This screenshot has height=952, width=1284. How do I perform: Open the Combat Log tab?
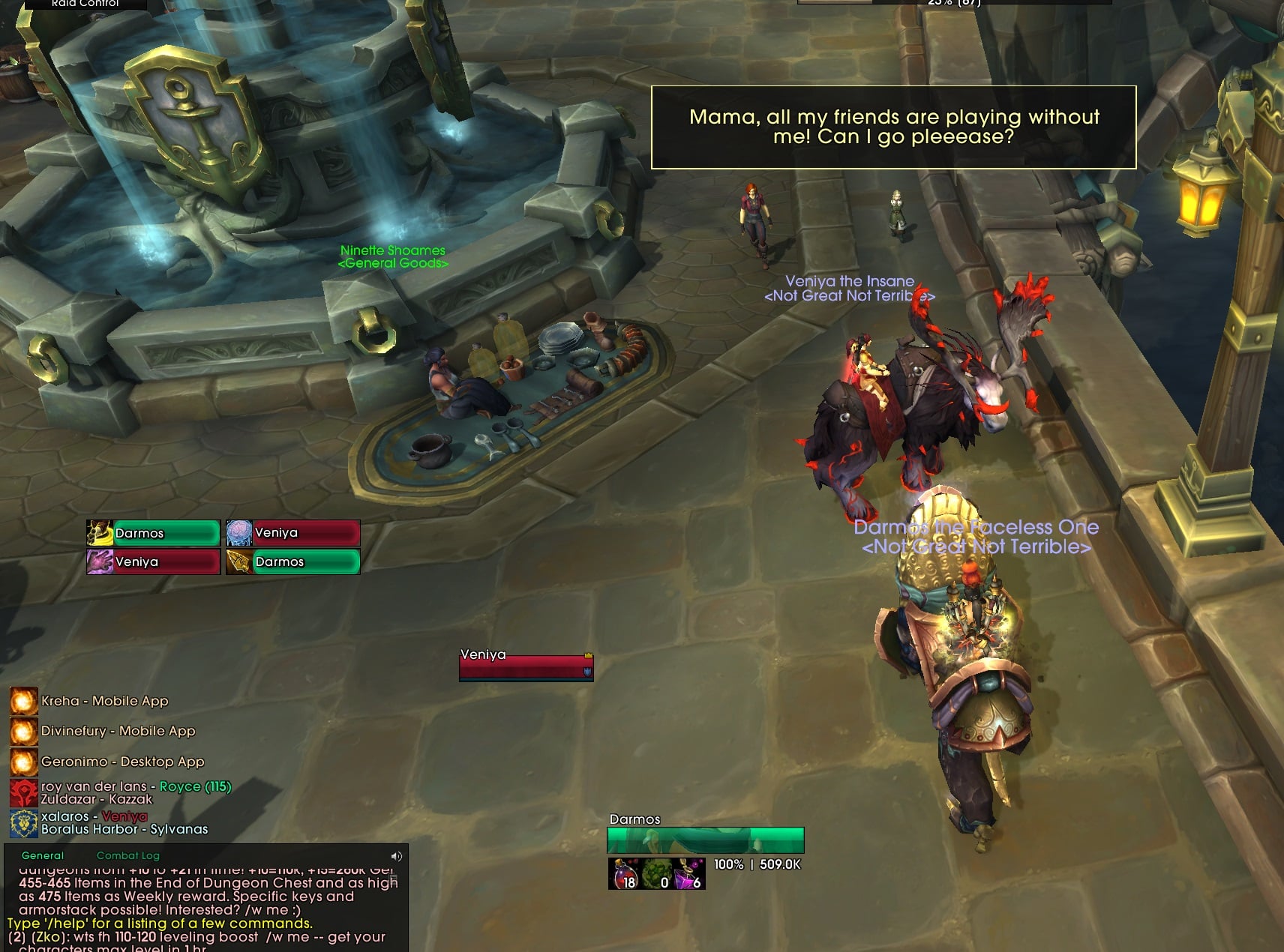127,855
